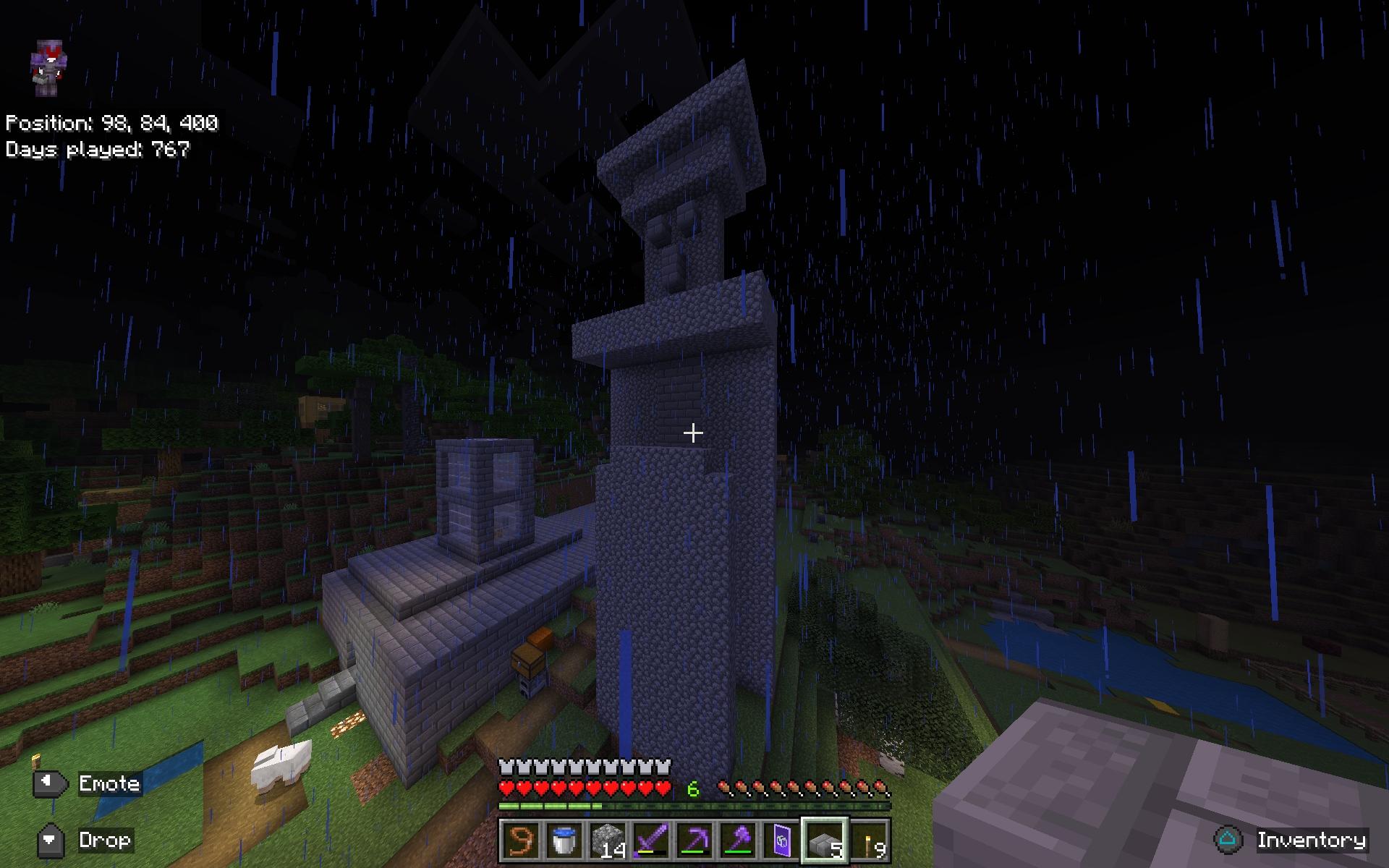Click the D-pad icon beside Drop
This screenshot has width=1389, height=868.
tap(51, 841)
